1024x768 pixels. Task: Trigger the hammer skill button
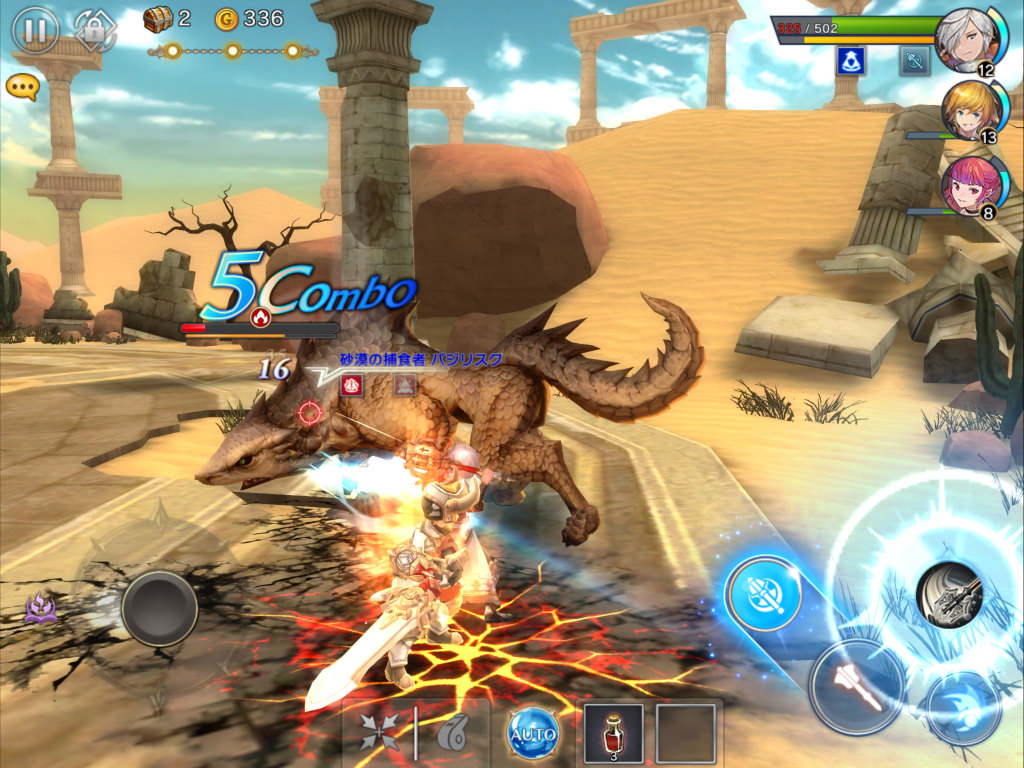tap(856, 687)
